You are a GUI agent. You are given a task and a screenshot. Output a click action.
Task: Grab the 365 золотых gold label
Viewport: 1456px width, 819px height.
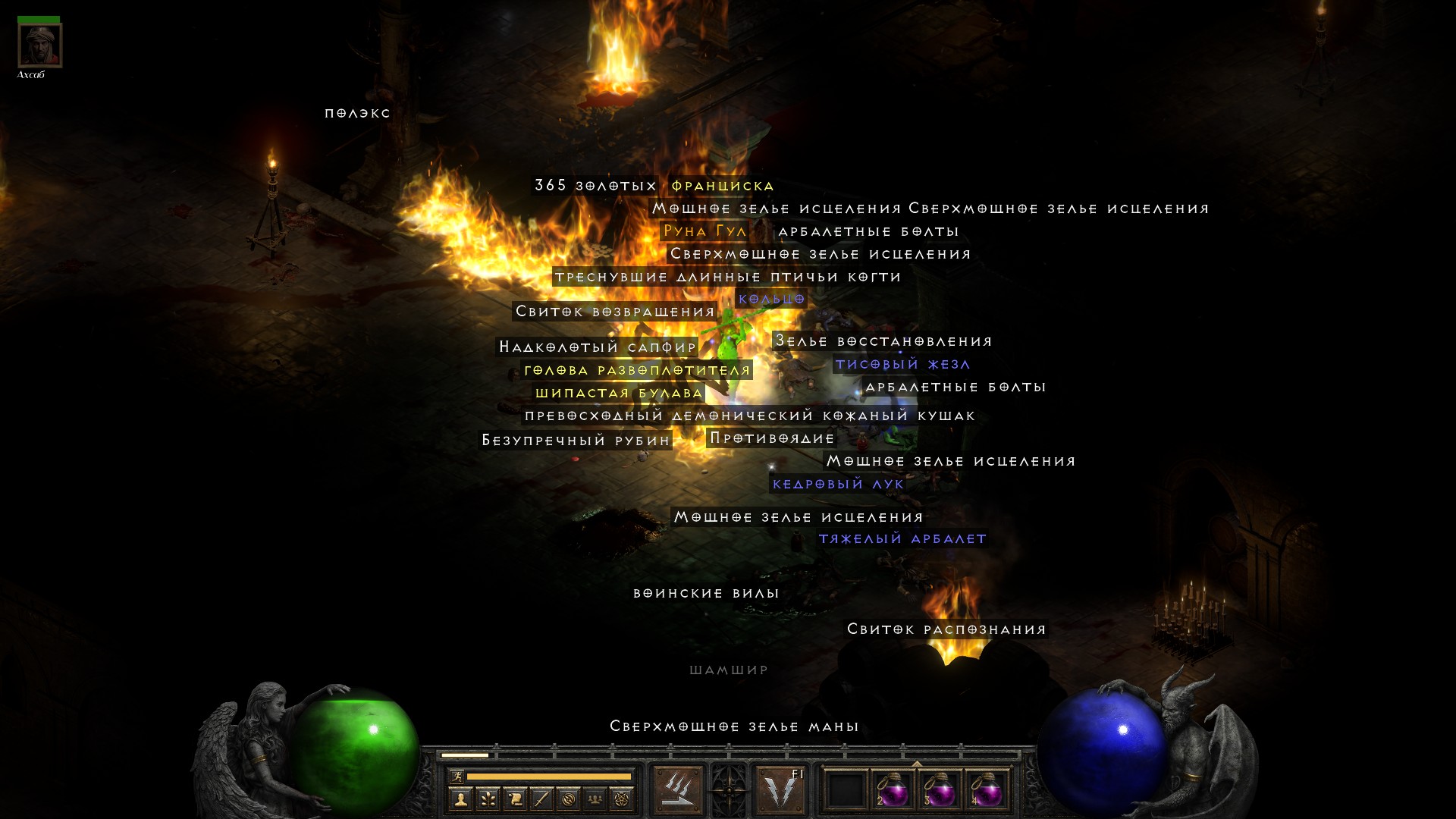(595, 186)
